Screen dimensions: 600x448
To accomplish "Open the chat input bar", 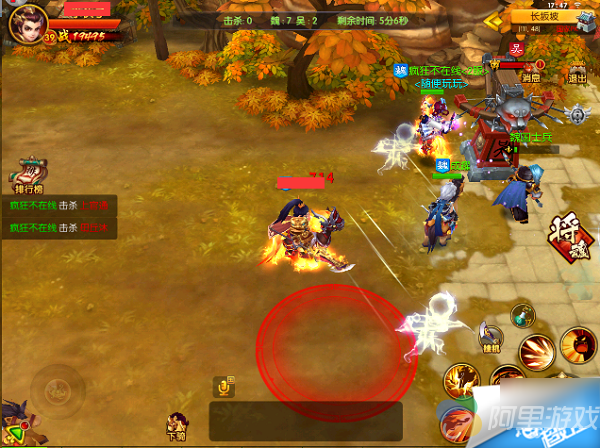I will point(305,420).
